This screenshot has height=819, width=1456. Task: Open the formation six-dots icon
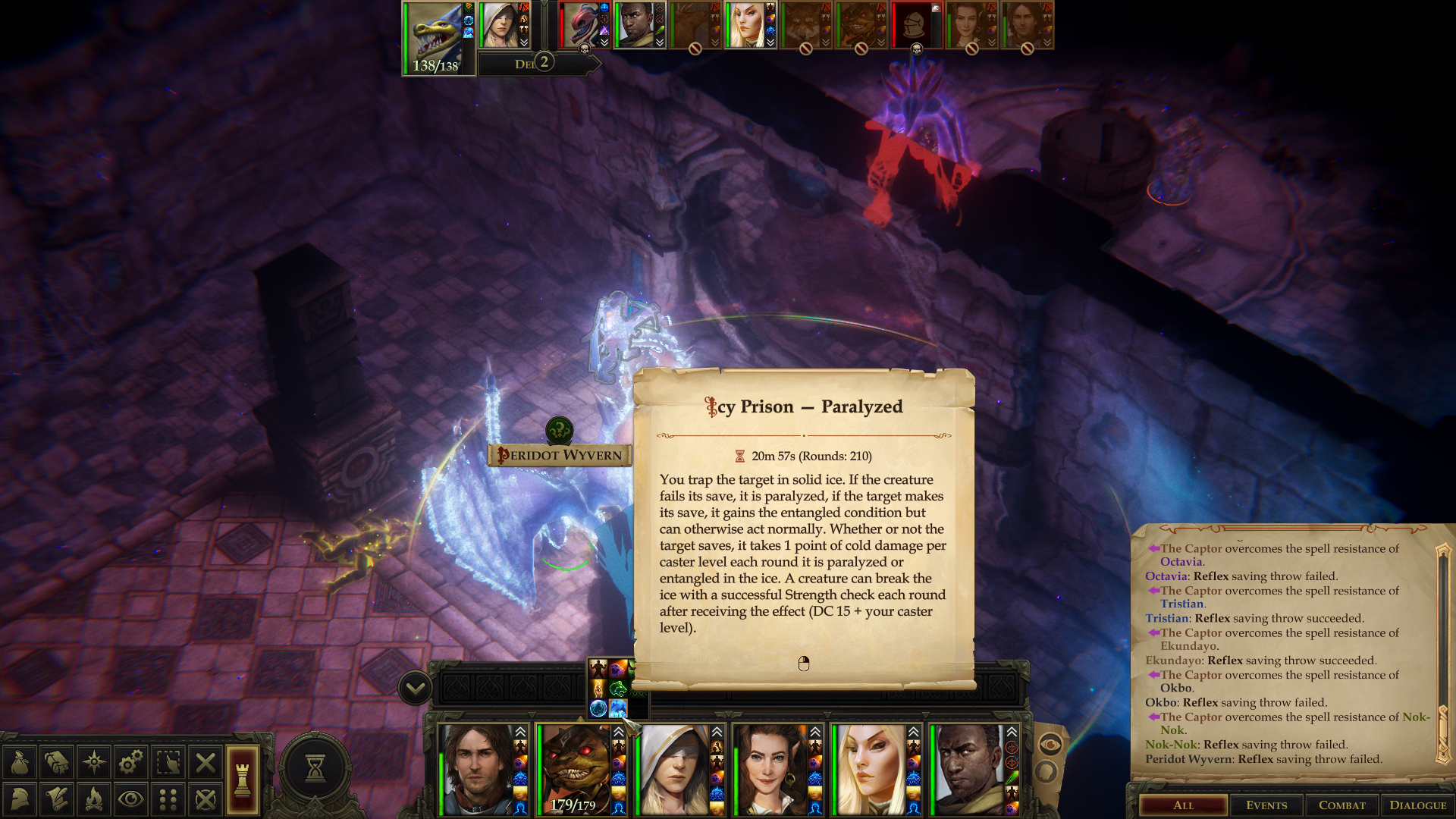[168, 799]
